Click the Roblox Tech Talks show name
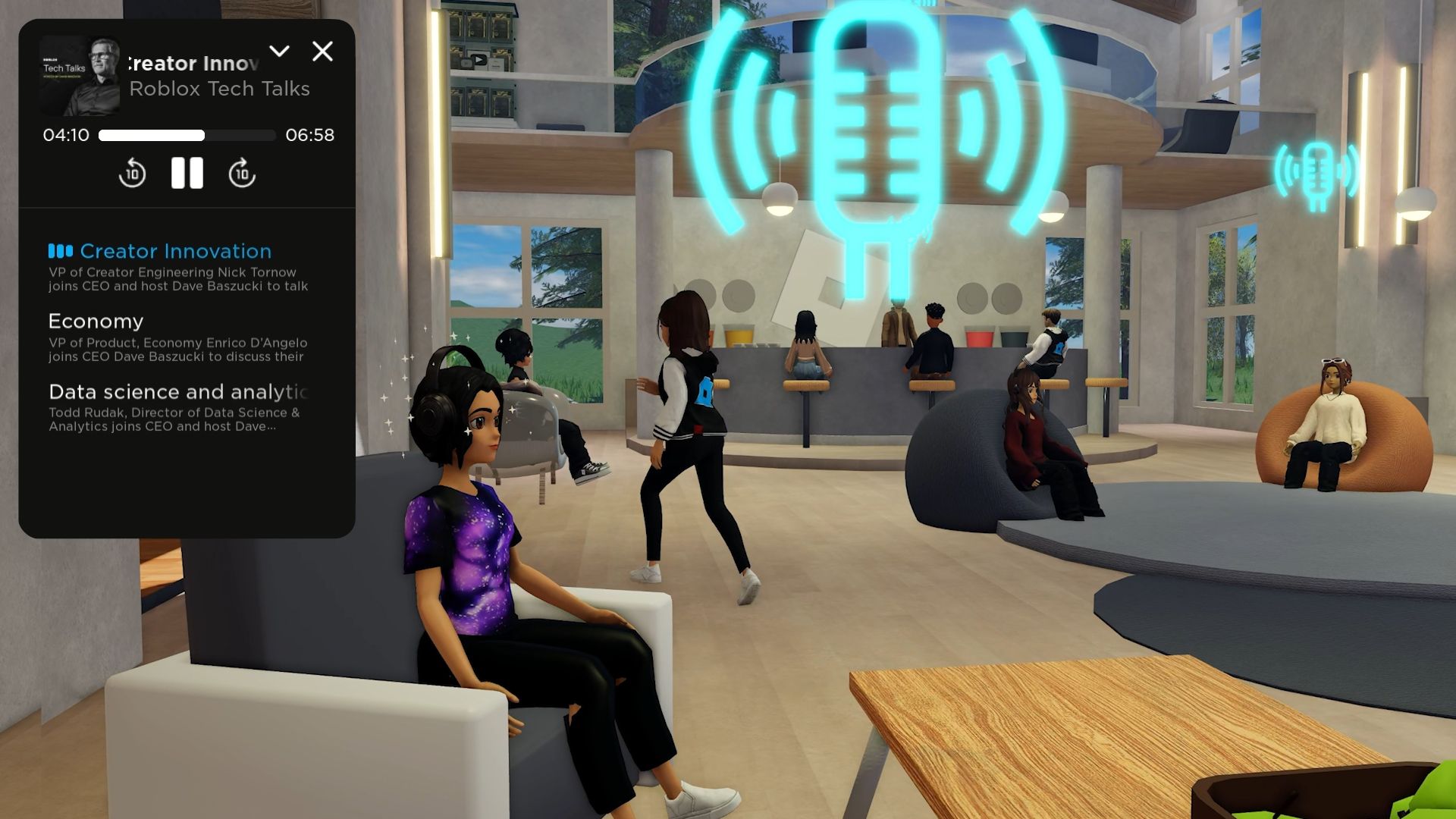Image resolution: width=1456 pixels, height=819 pixels. pos(218,89)
